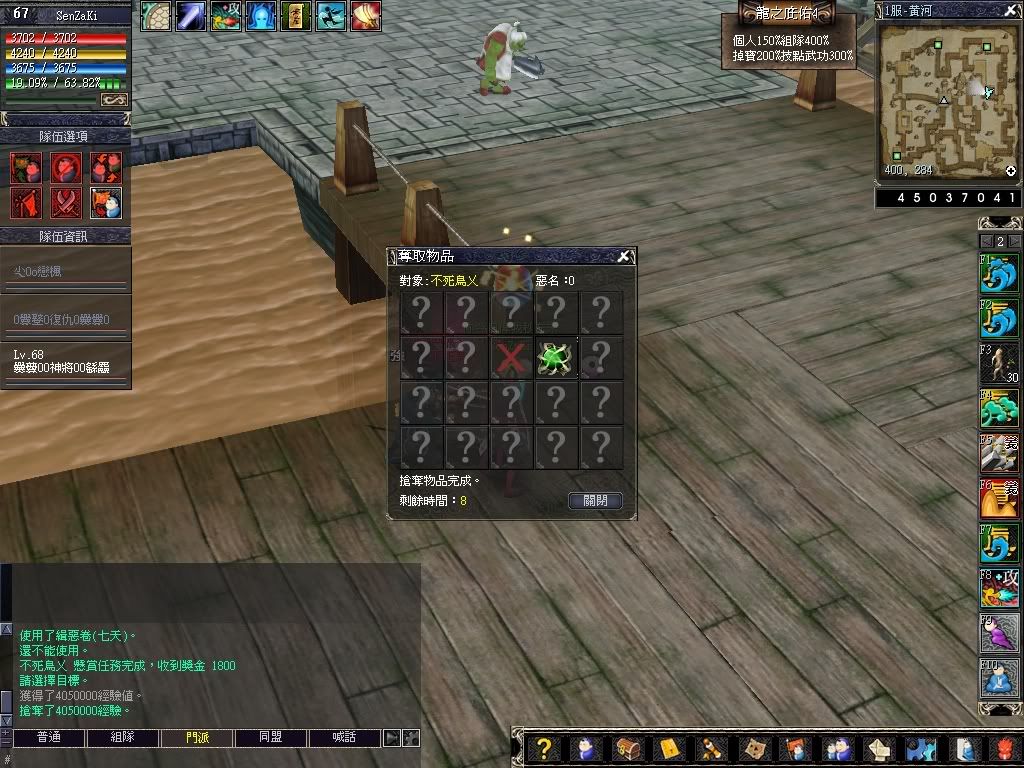Open the 同盟 chat tab
Viewport: 1024px width, 768px height.
point(271,738)
